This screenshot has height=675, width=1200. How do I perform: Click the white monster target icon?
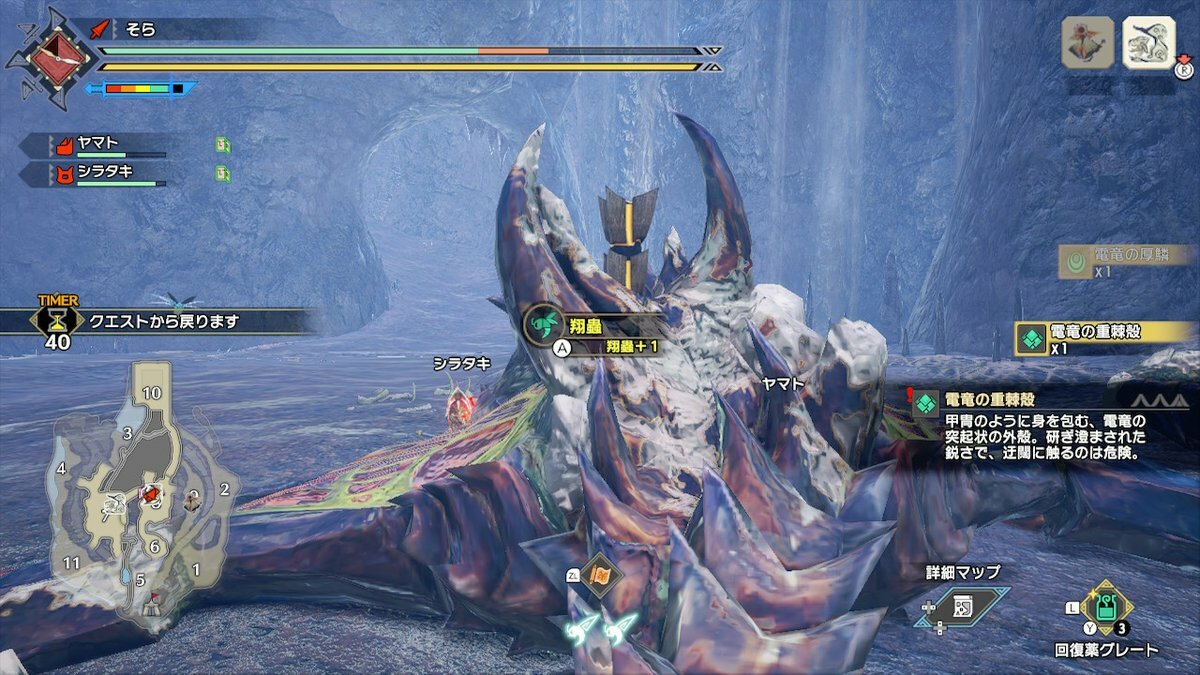1148,43
